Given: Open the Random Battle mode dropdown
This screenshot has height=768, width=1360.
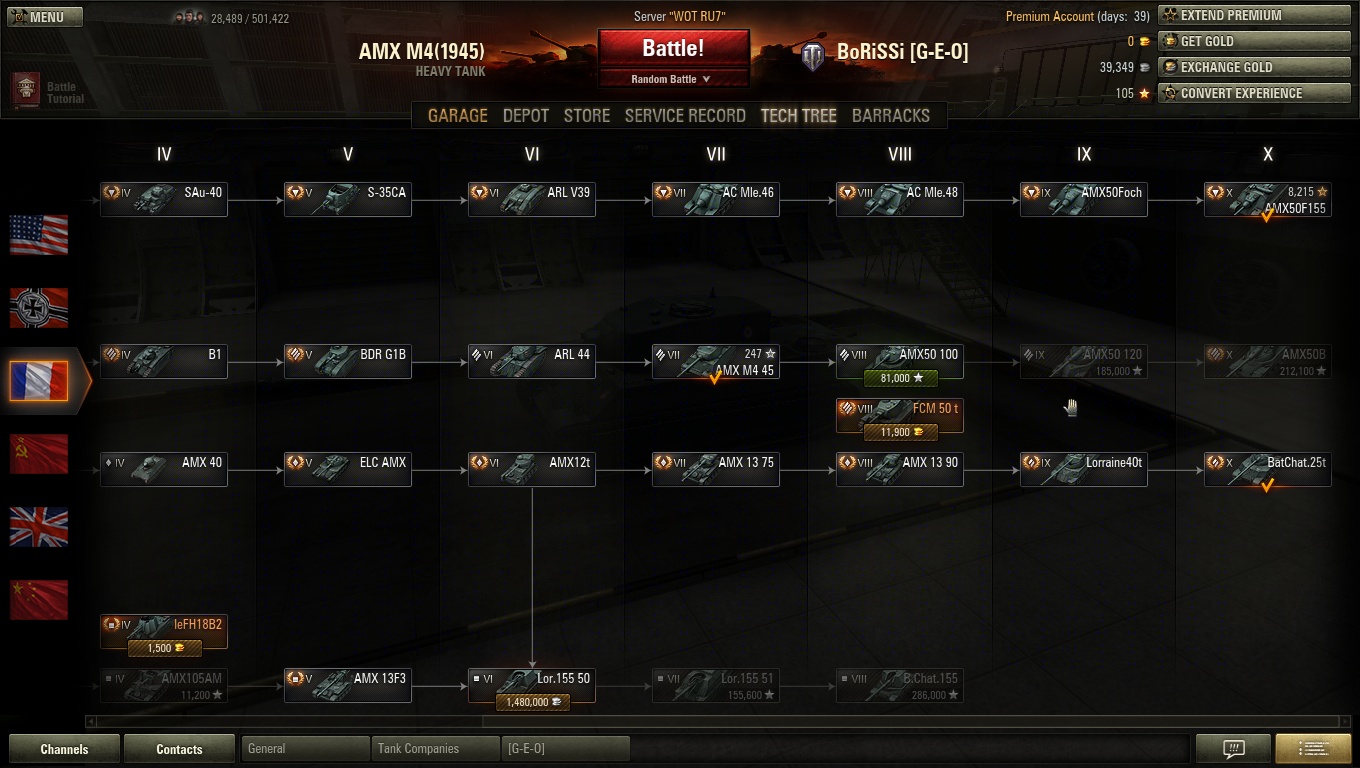Looking at the screenshot, I should point(672,79).
